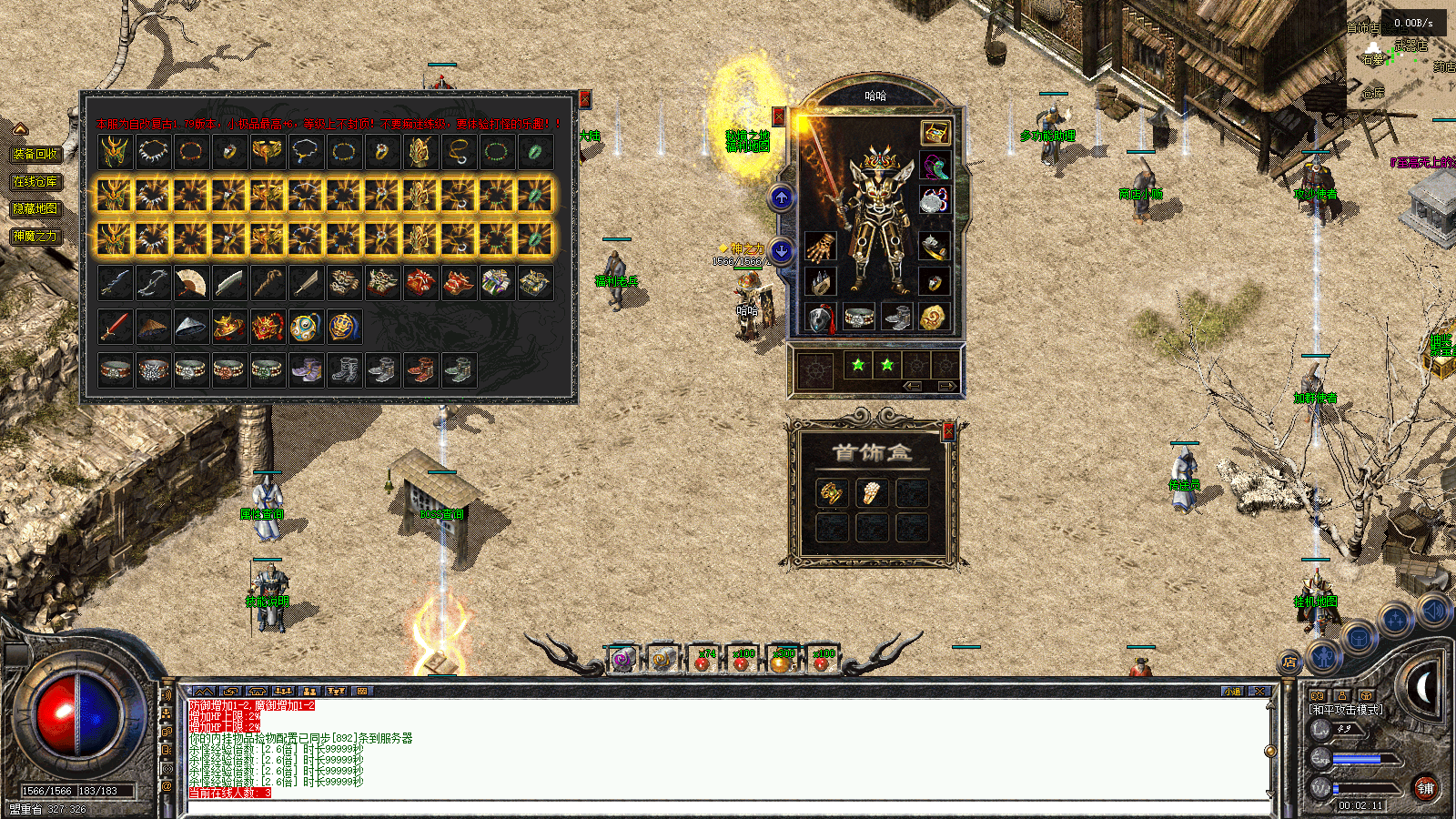Viewport: 1456px width, 819px height.
Task: Use the x300 orange potion hotbar slot
Action: [x=782, y=659]
